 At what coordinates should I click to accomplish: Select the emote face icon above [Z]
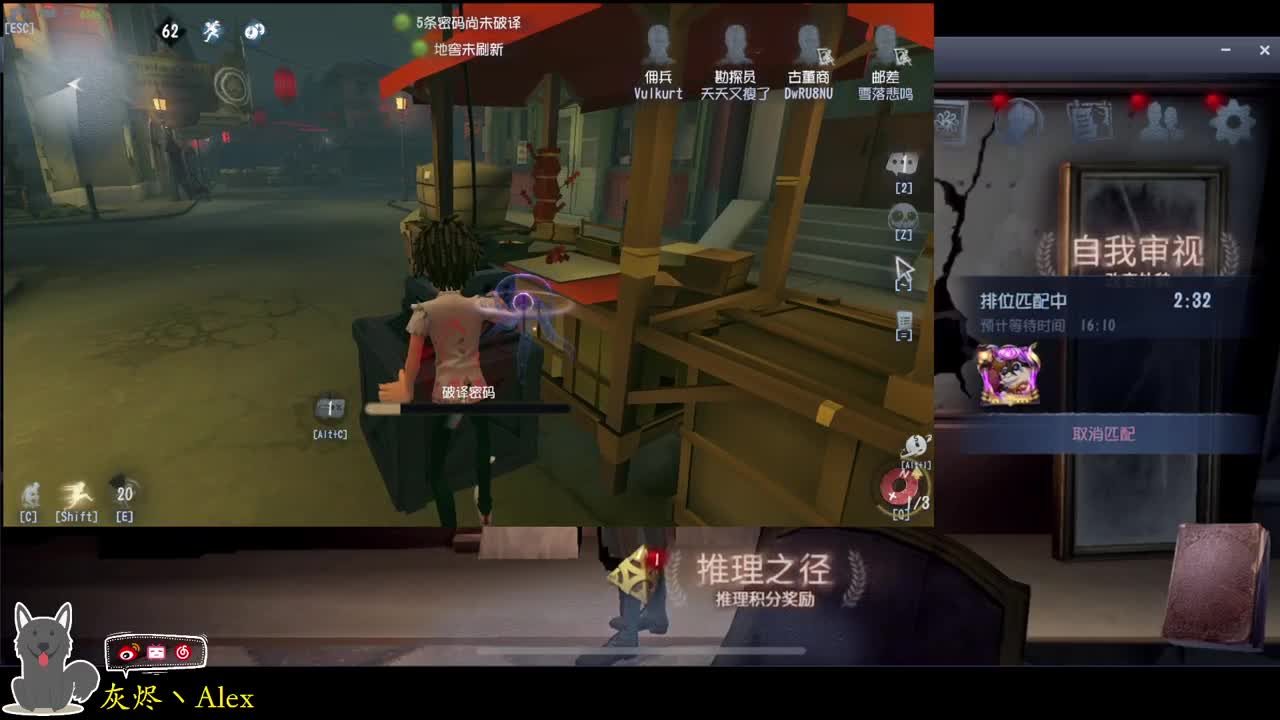(901, 211)
